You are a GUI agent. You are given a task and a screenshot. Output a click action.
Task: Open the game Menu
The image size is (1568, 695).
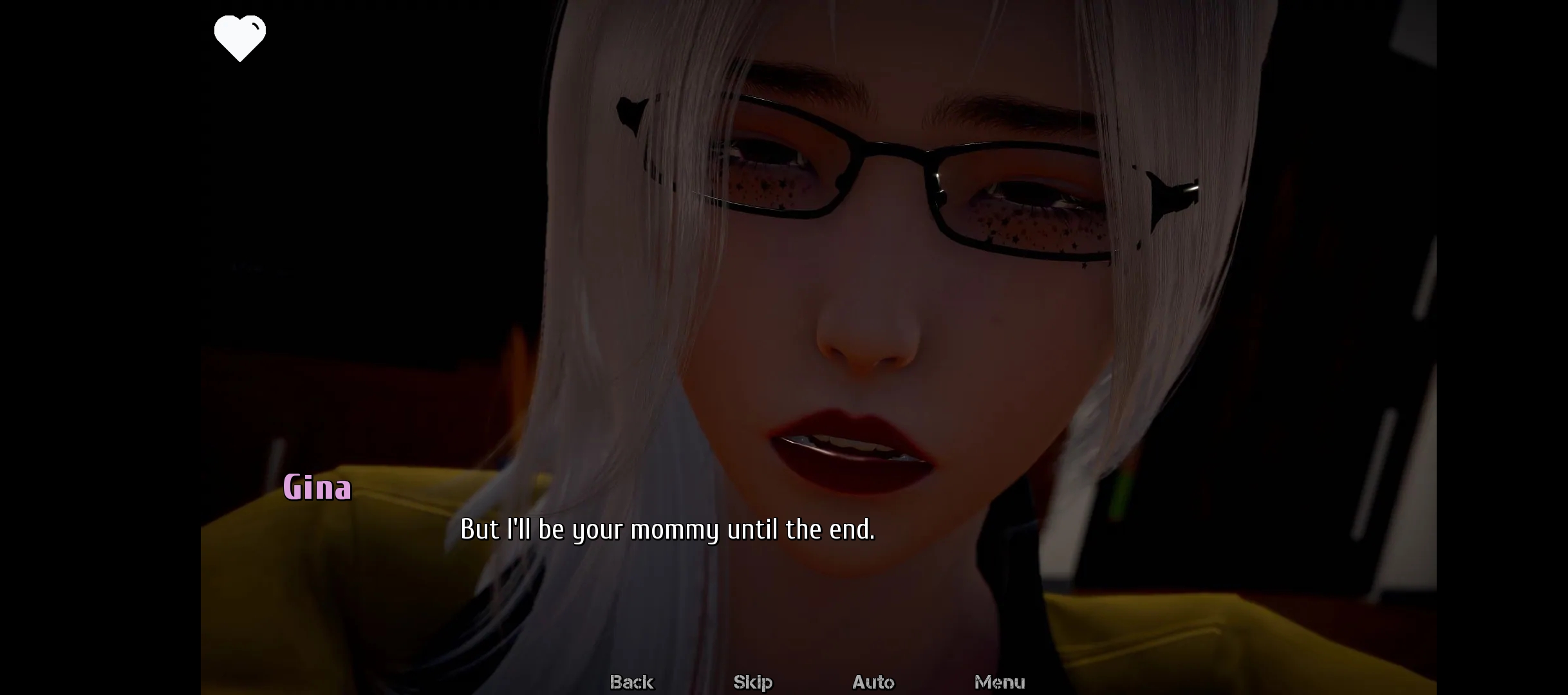(999, 681)
